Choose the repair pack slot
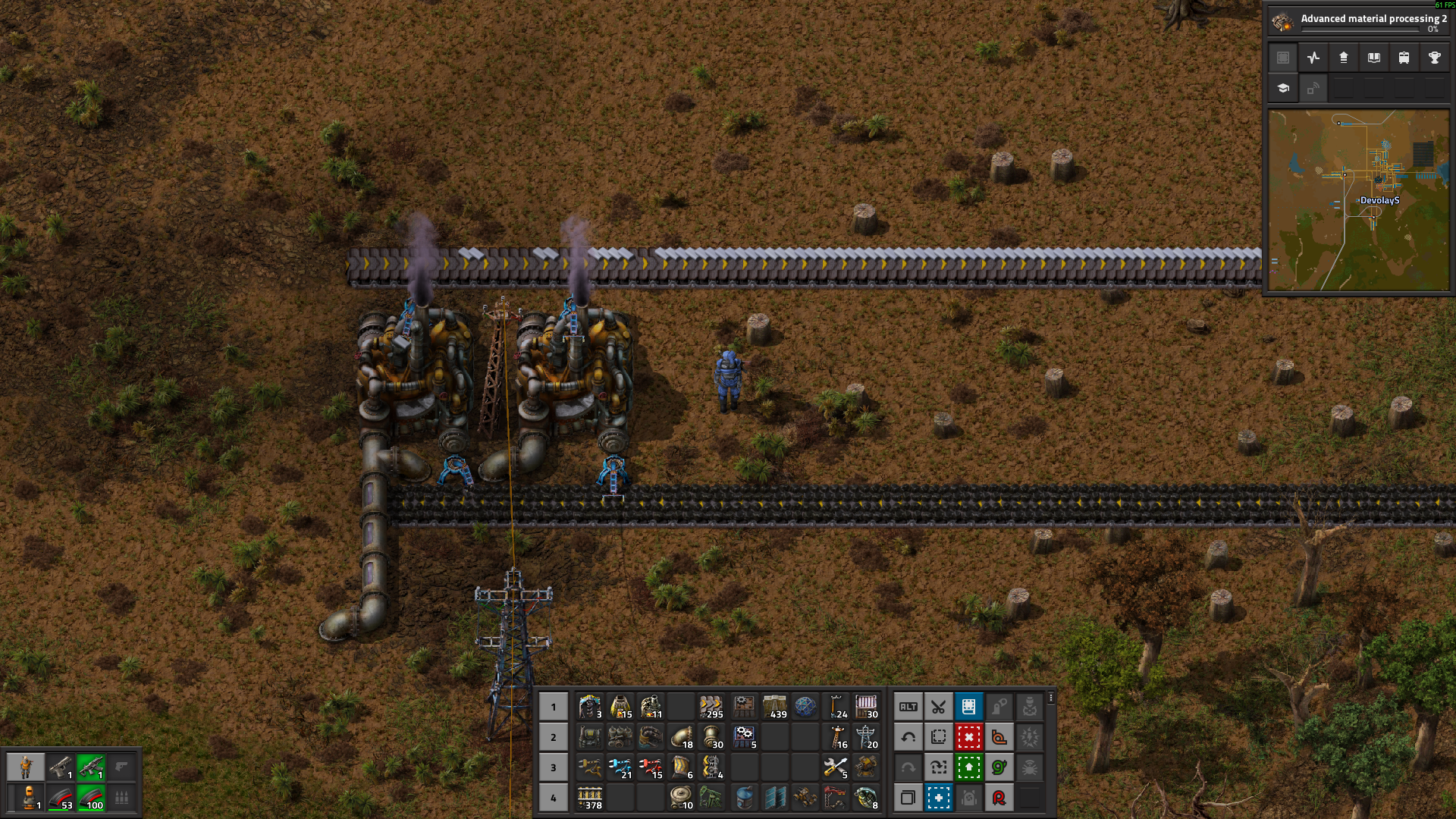Screen dimensions: 1456x819 tap(836, 767)
